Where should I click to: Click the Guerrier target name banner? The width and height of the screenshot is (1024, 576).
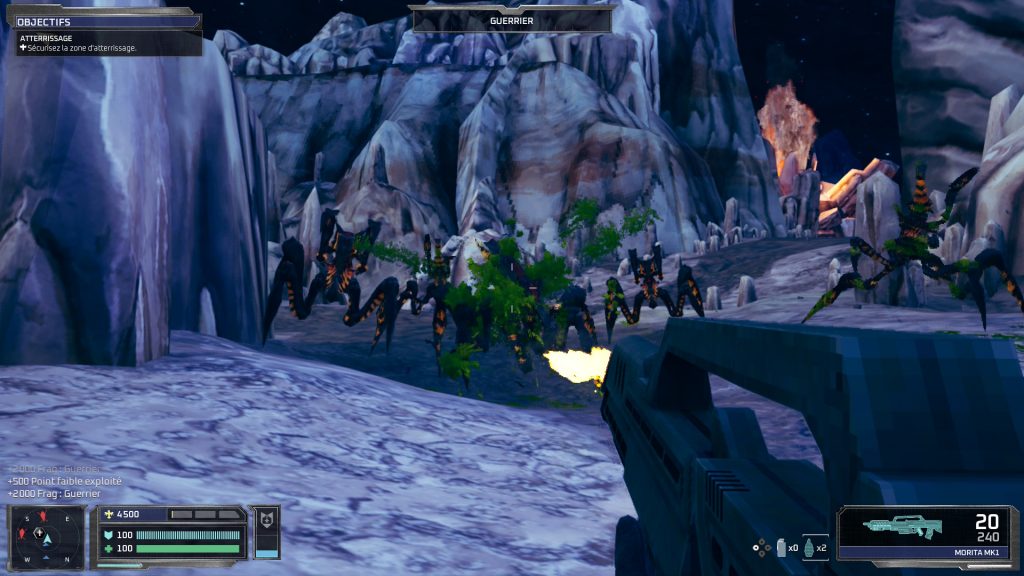click(x=511, y=20)
